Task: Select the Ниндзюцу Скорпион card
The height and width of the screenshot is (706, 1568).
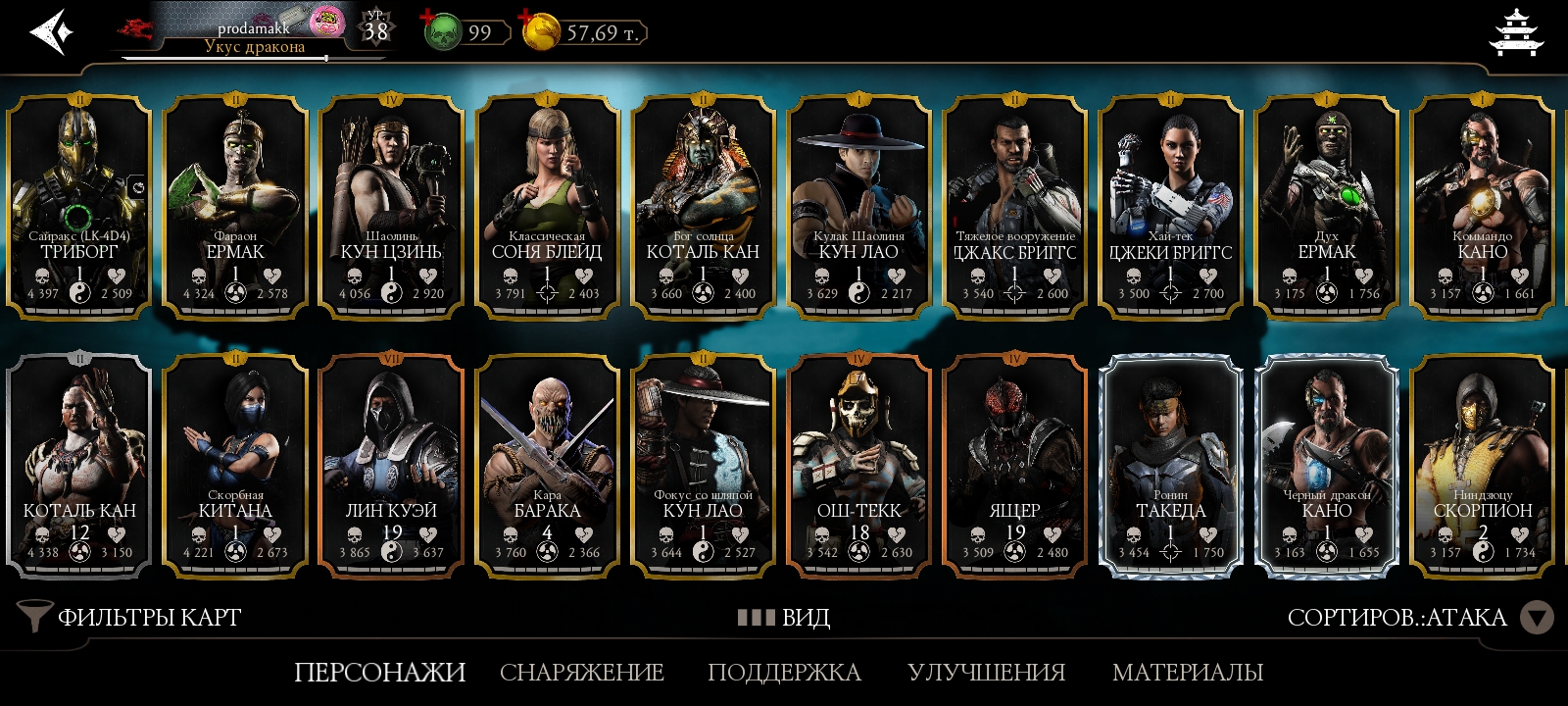Action: (x=1483, y=467)
